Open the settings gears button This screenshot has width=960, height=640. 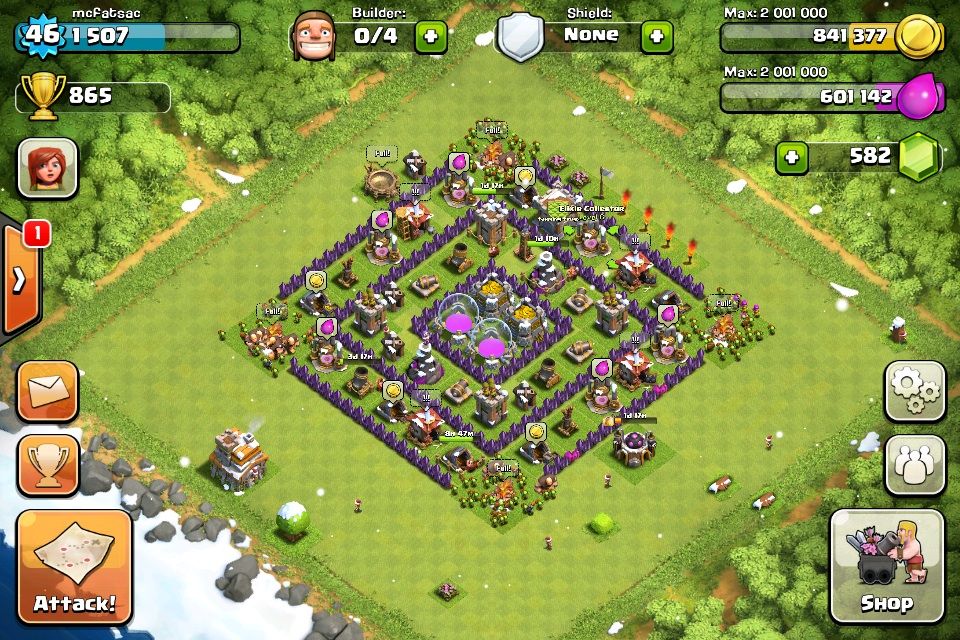[x=914, y=391]
